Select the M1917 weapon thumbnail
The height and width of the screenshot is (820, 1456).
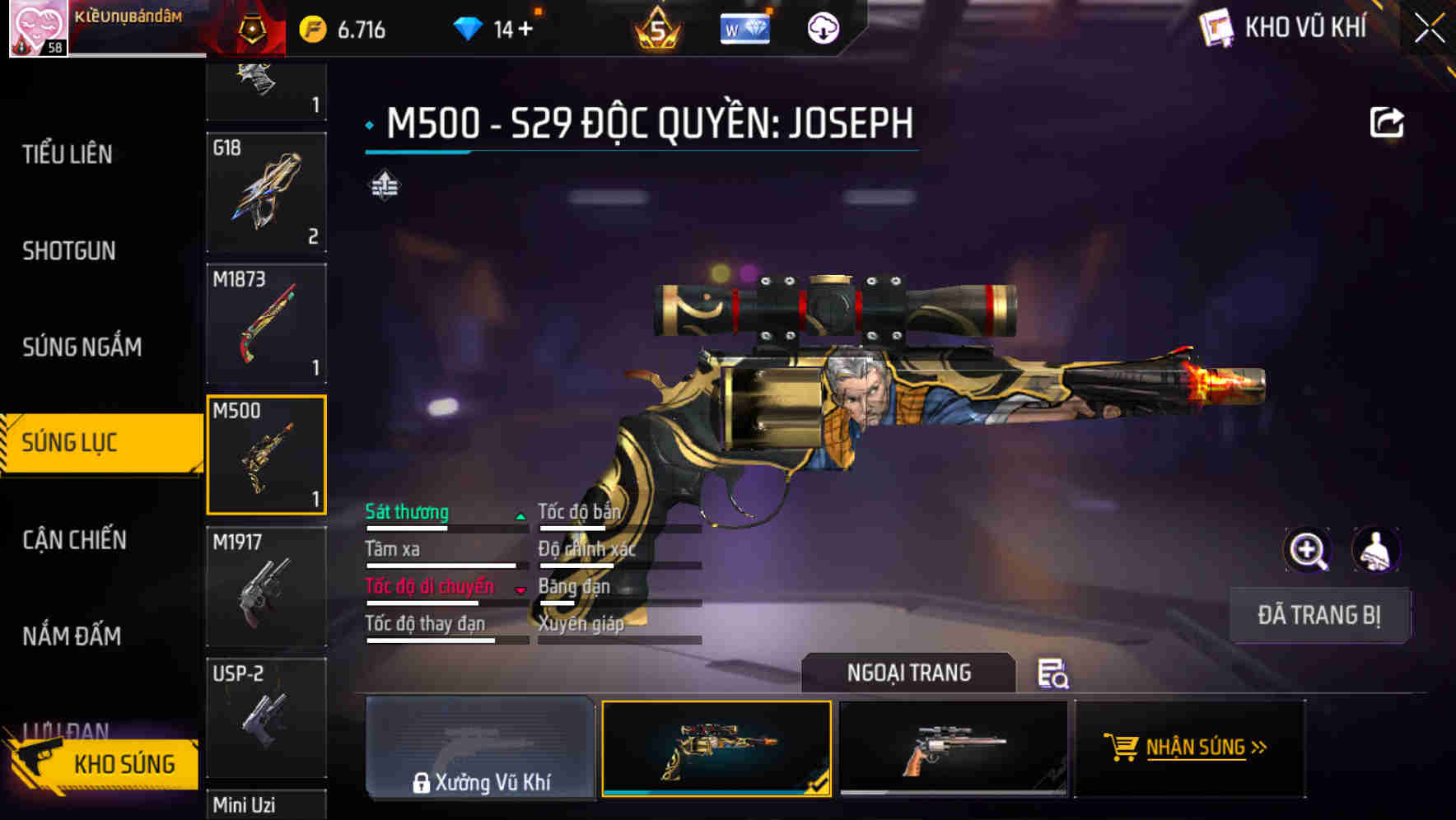tap(266, 587)
